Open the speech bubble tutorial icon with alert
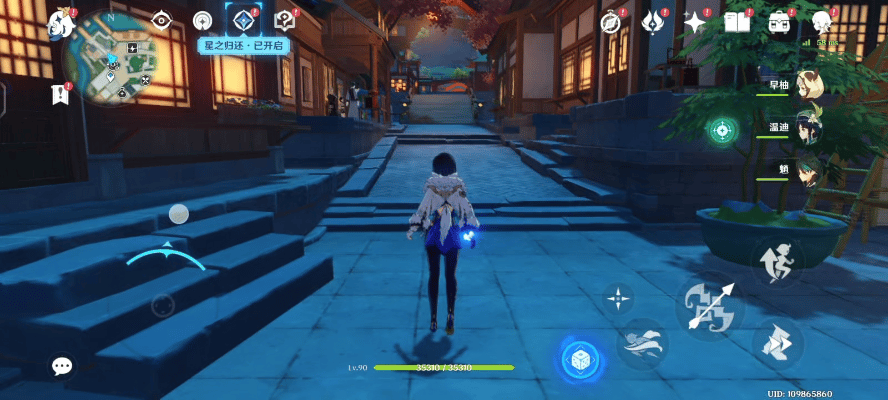The height and width of the screenshot is (400, 888). (284, 19)
